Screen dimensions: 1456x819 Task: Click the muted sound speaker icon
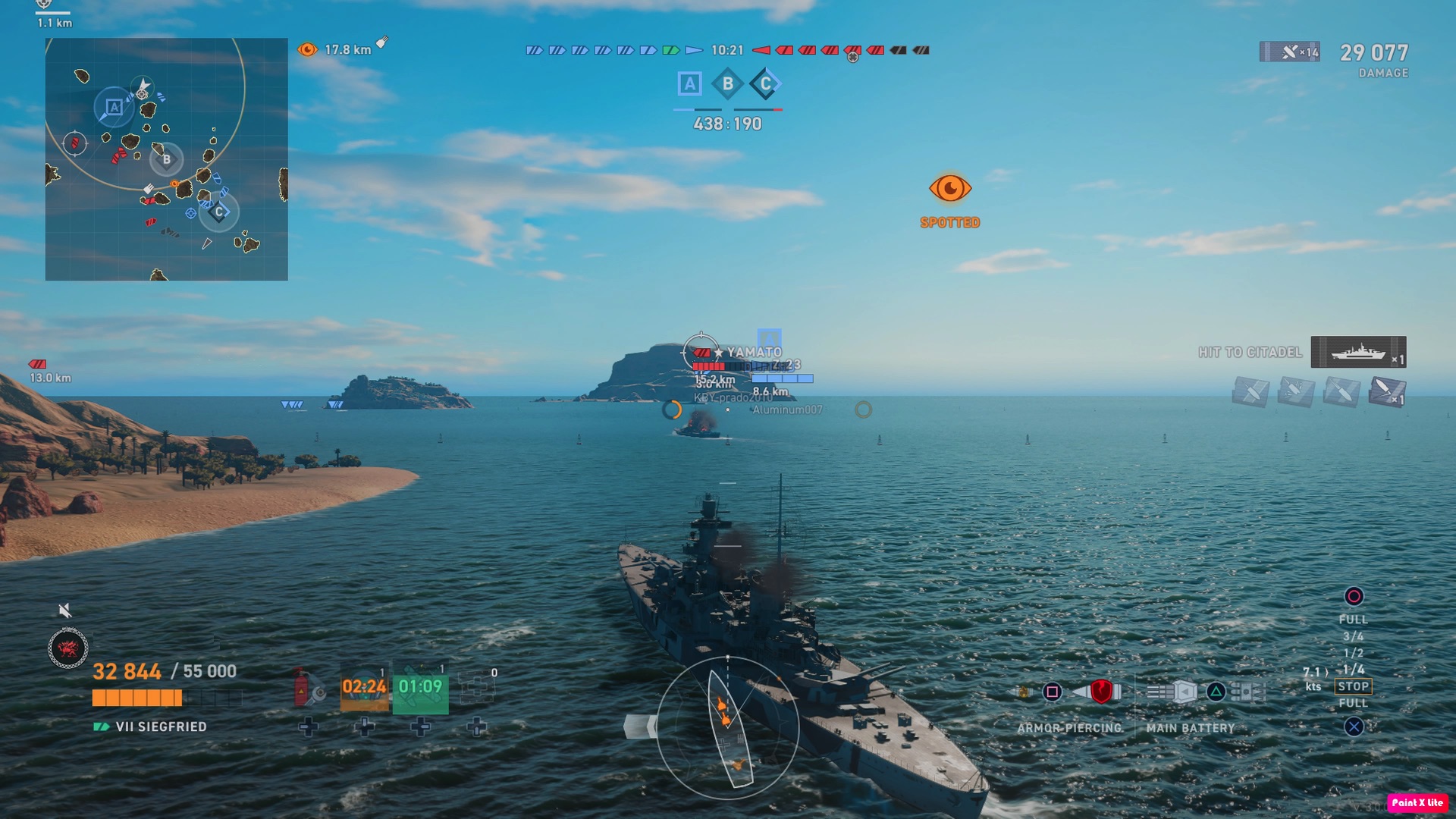[65, 610]
